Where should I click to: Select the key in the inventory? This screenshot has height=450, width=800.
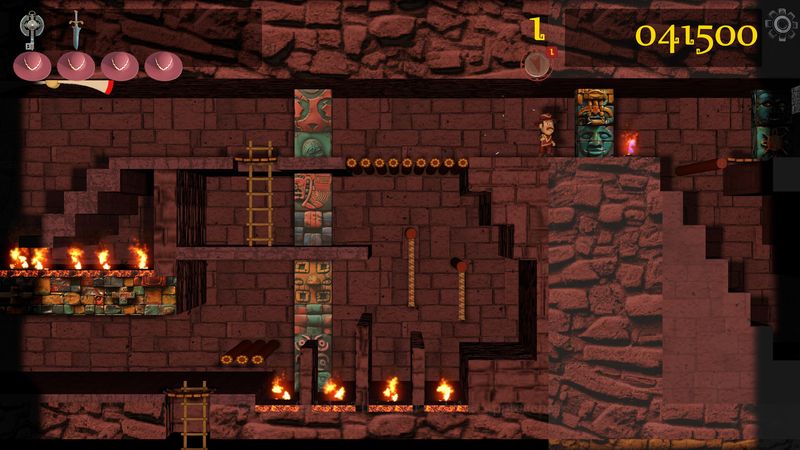click(x=33, y=28)
